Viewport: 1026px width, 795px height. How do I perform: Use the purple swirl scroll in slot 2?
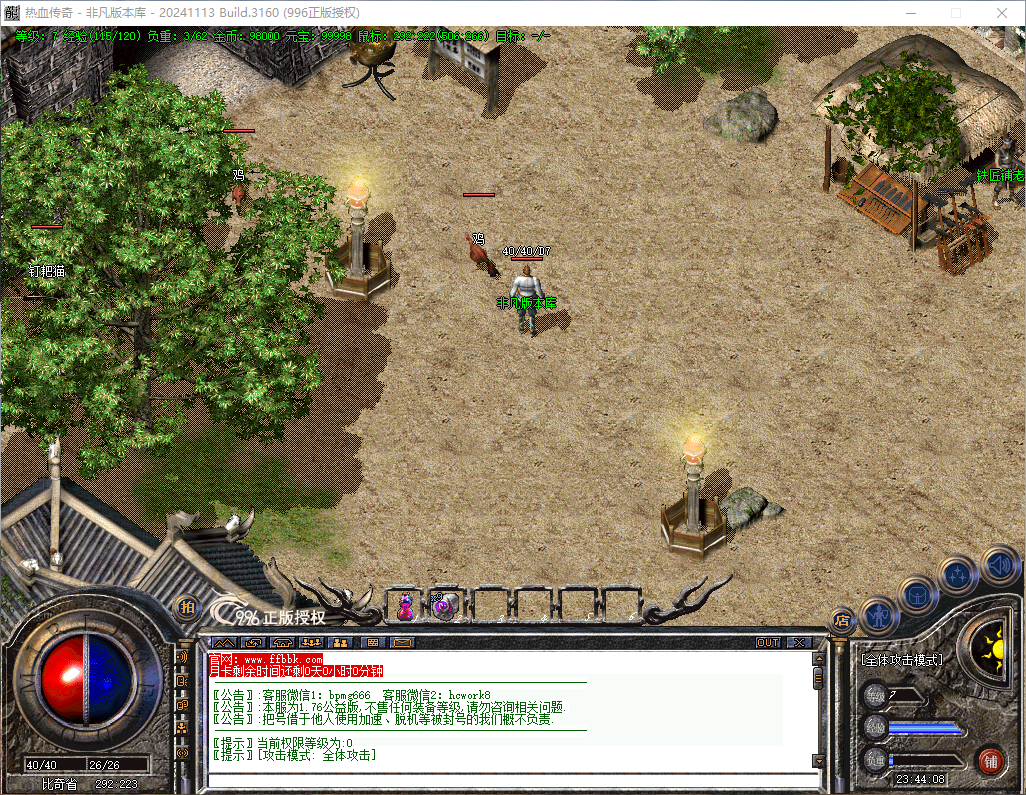(443, 605)
